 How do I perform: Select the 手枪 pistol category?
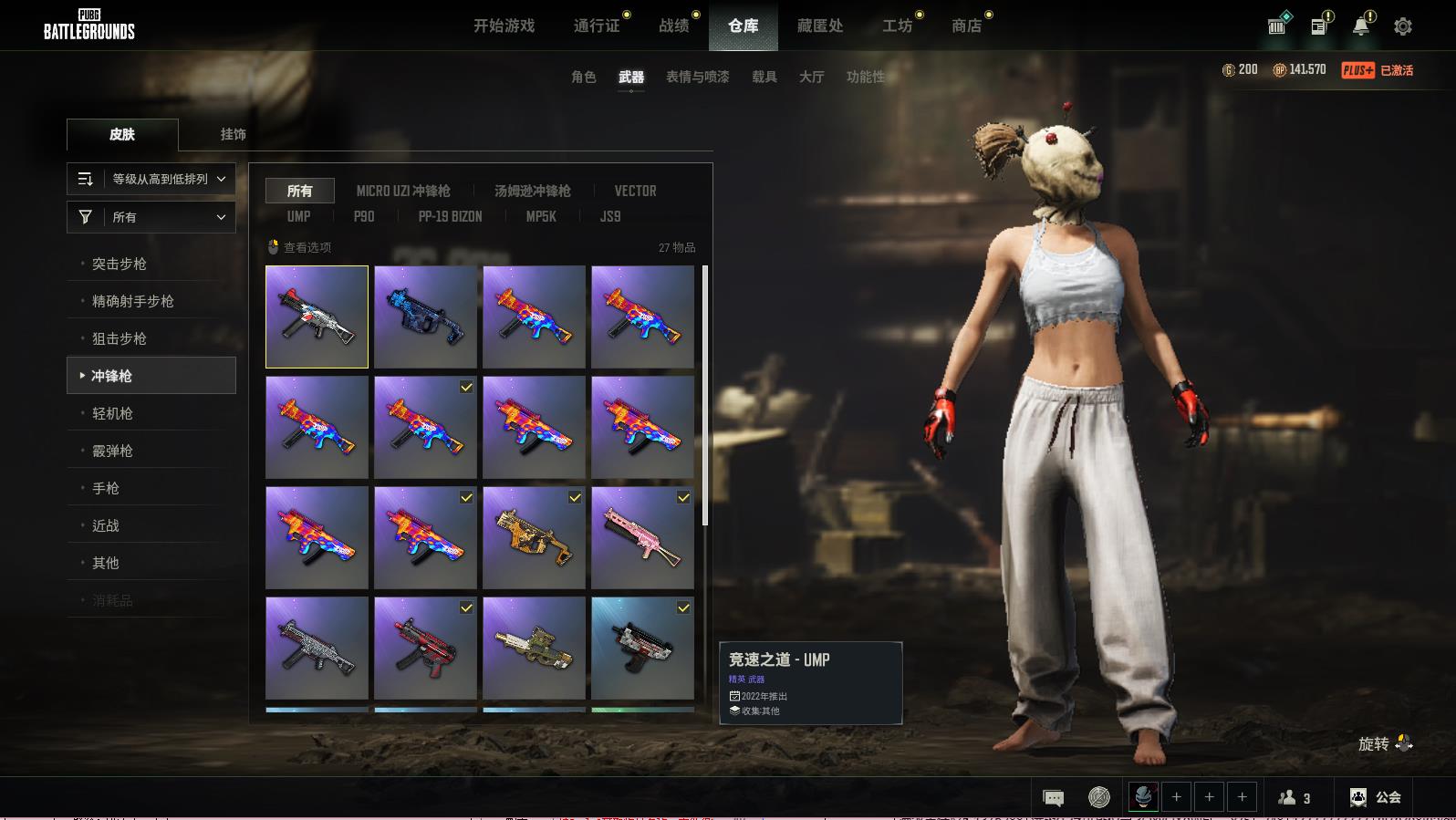[x=106, y=488]
